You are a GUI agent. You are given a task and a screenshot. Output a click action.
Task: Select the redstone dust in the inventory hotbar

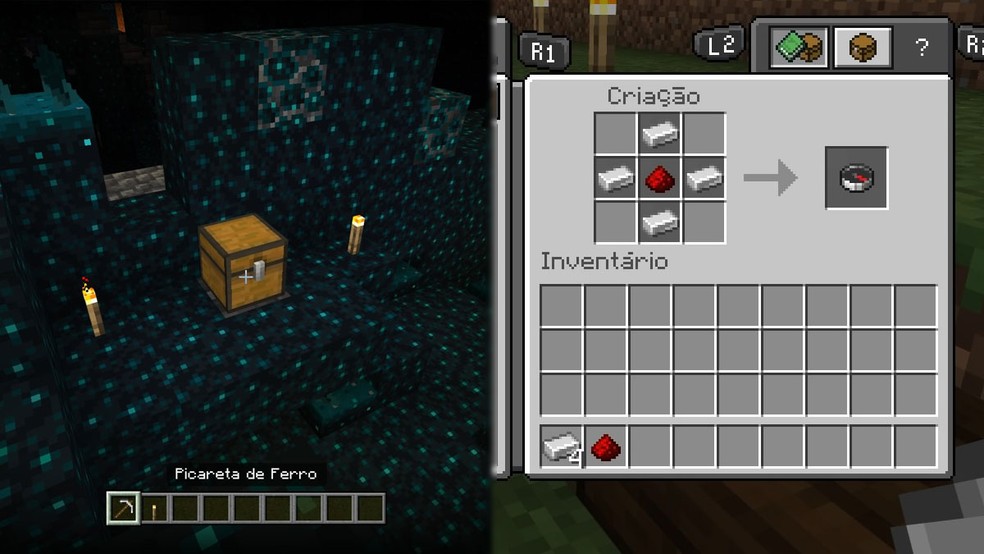pos(605,446)
